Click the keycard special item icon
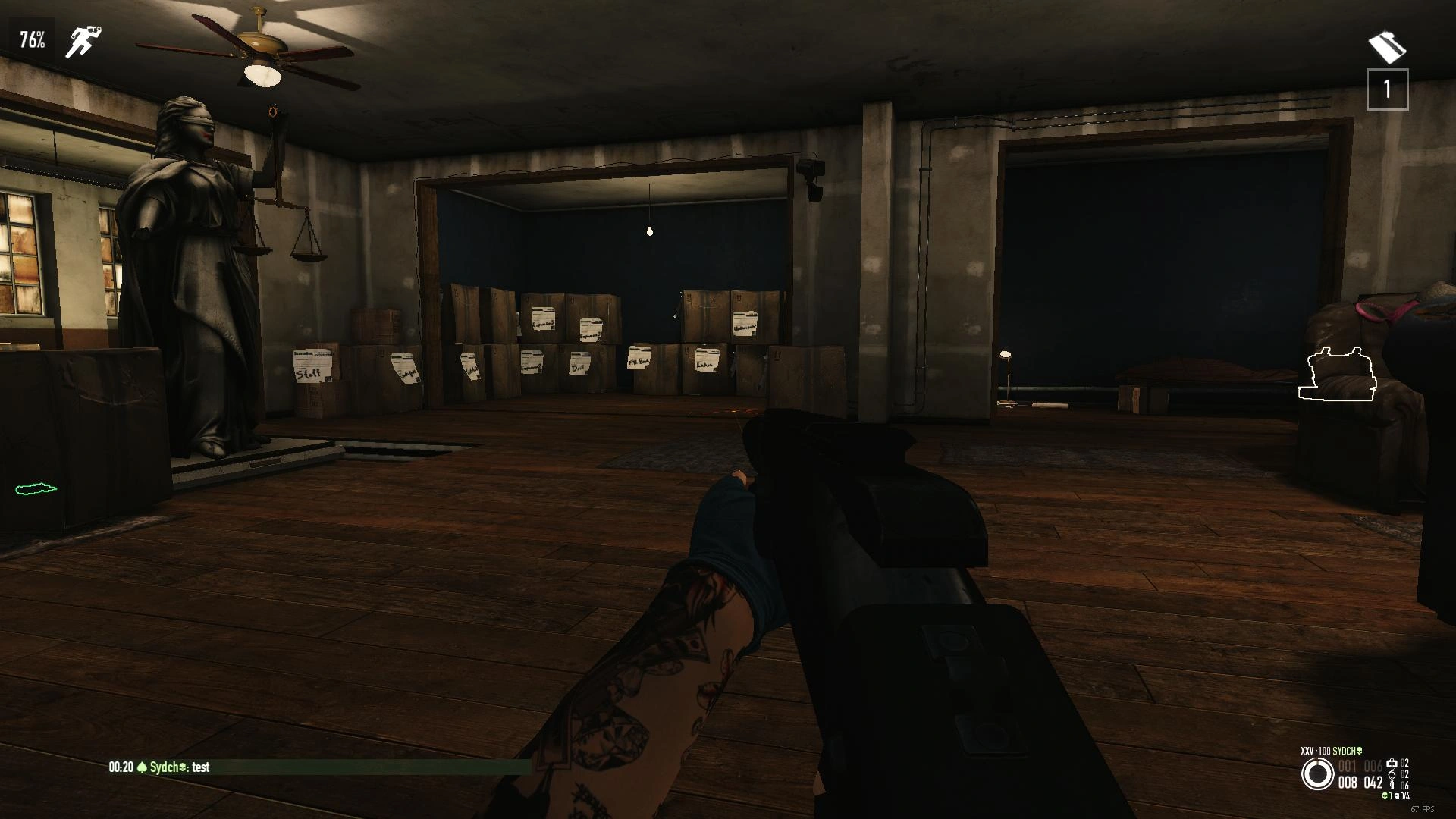This screenshot has height=819, width=1456. coord(1387,47)
